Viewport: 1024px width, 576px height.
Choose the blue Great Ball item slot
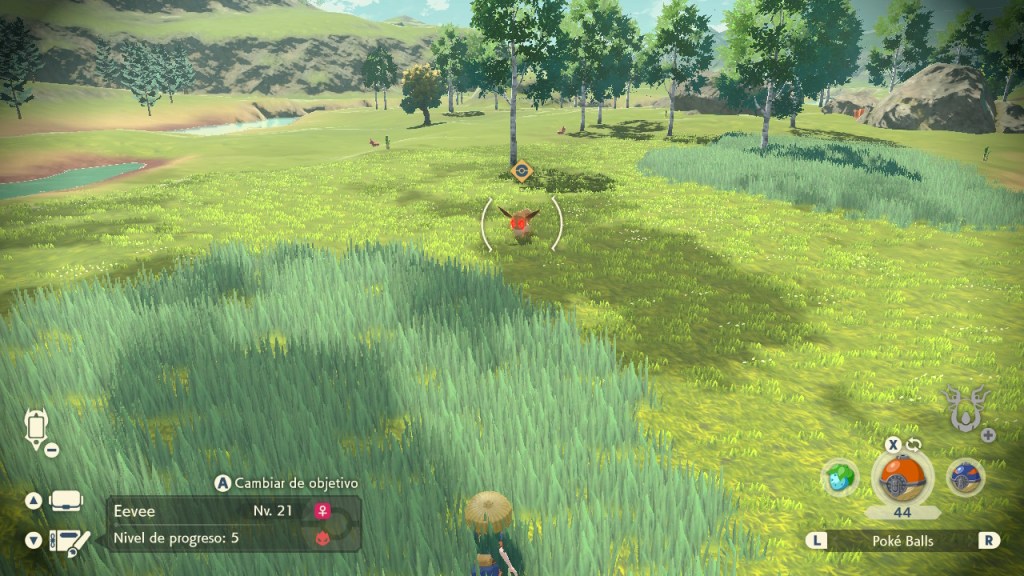tap(965, 477)
